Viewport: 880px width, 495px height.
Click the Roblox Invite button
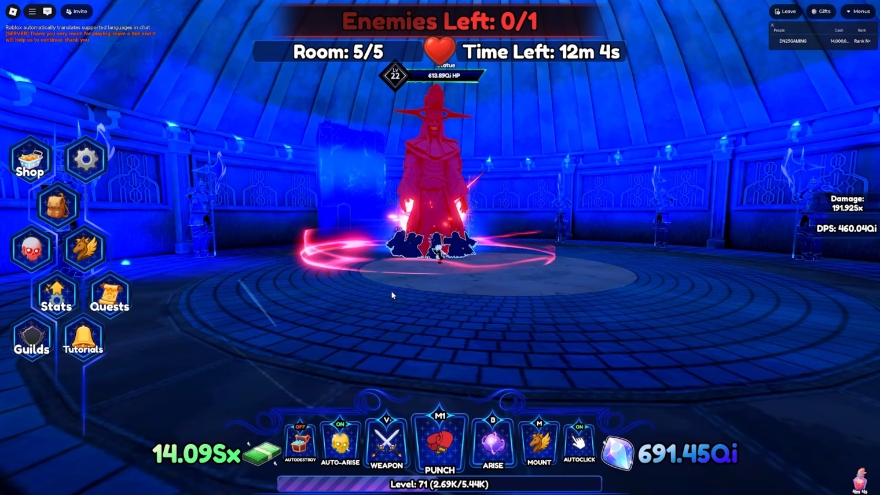pyautogui.click(x=77, y=11)
